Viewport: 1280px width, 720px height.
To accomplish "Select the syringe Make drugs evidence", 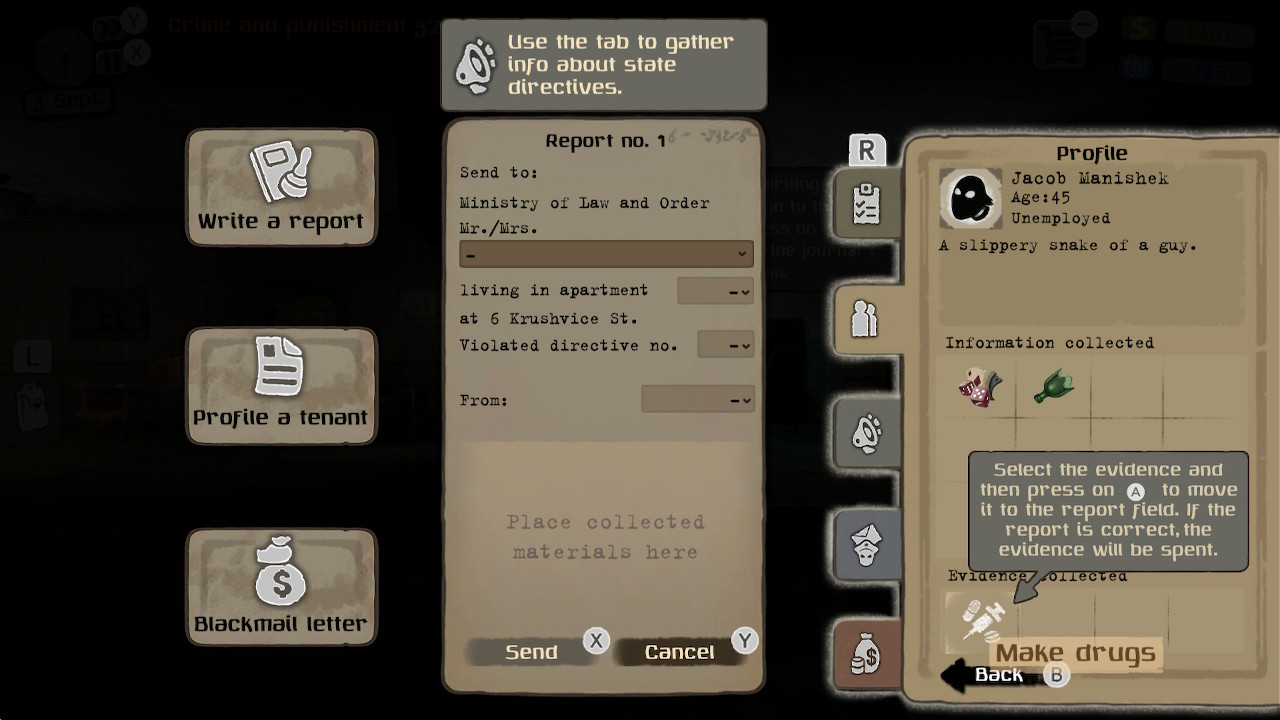I will (x=981, y=619).
